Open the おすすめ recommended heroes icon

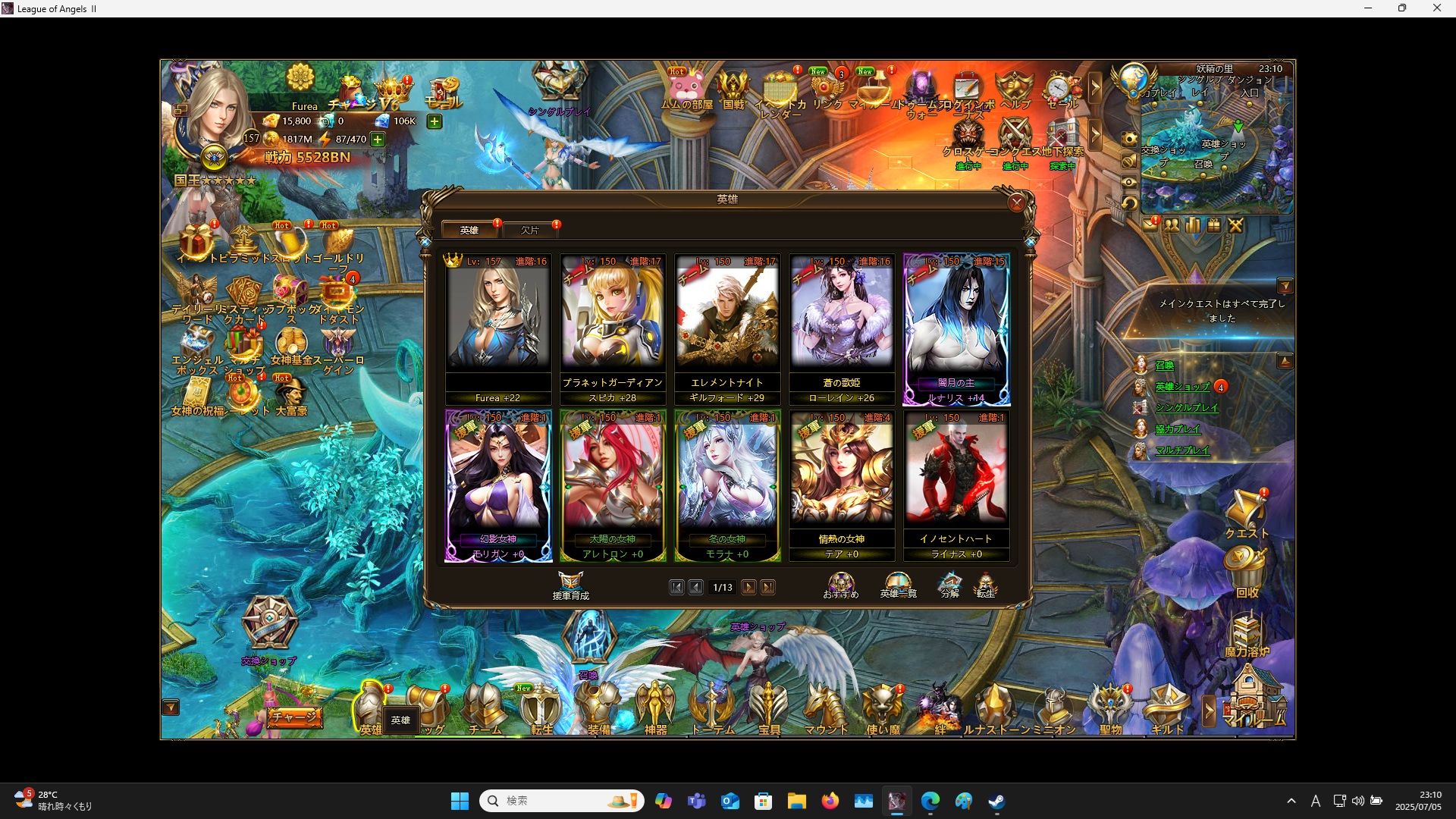click(840, 582)
